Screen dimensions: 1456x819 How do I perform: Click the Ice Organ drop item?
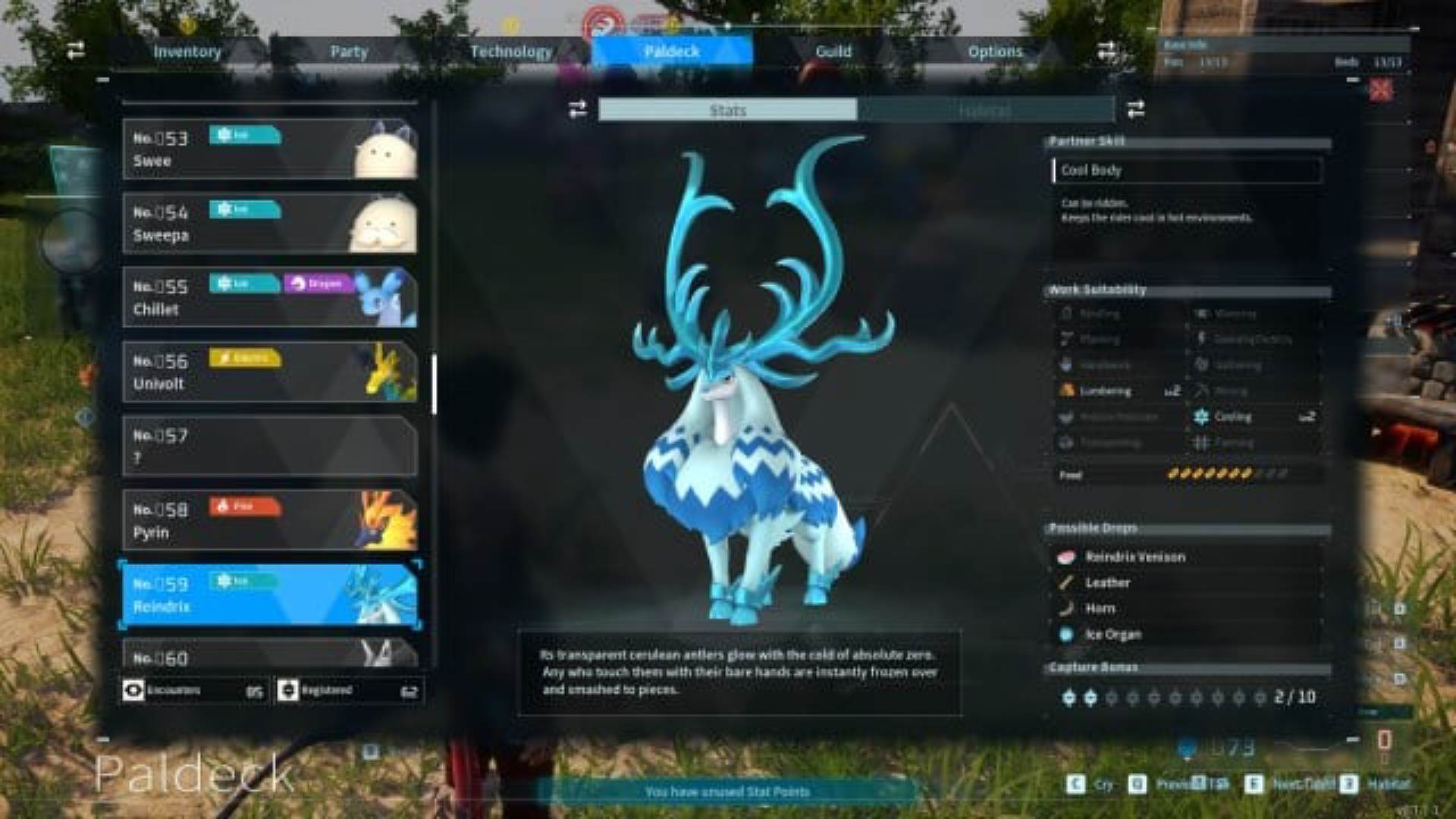click(1112, 635)
